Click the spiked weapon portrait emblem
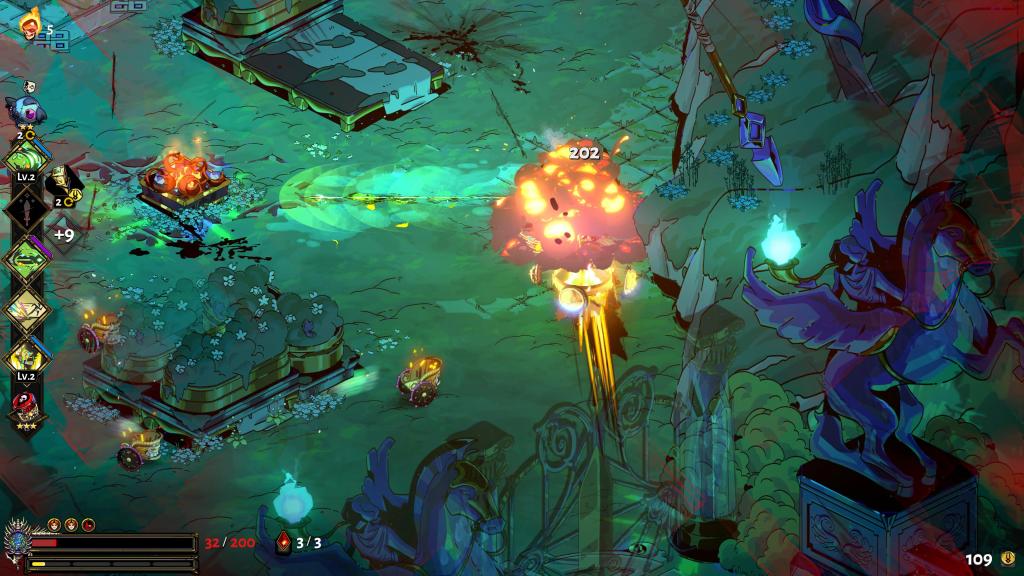This screenshot has height=576, width=1024. coord(17,540)
